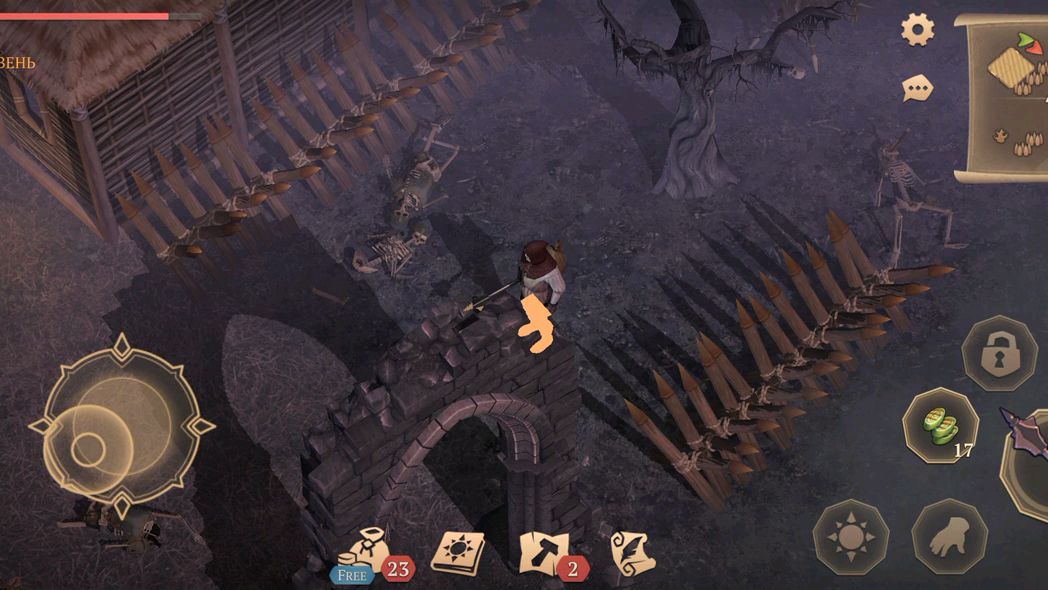Tap the hand interact button
The image size is (1048, 590).
coord(949,536)
